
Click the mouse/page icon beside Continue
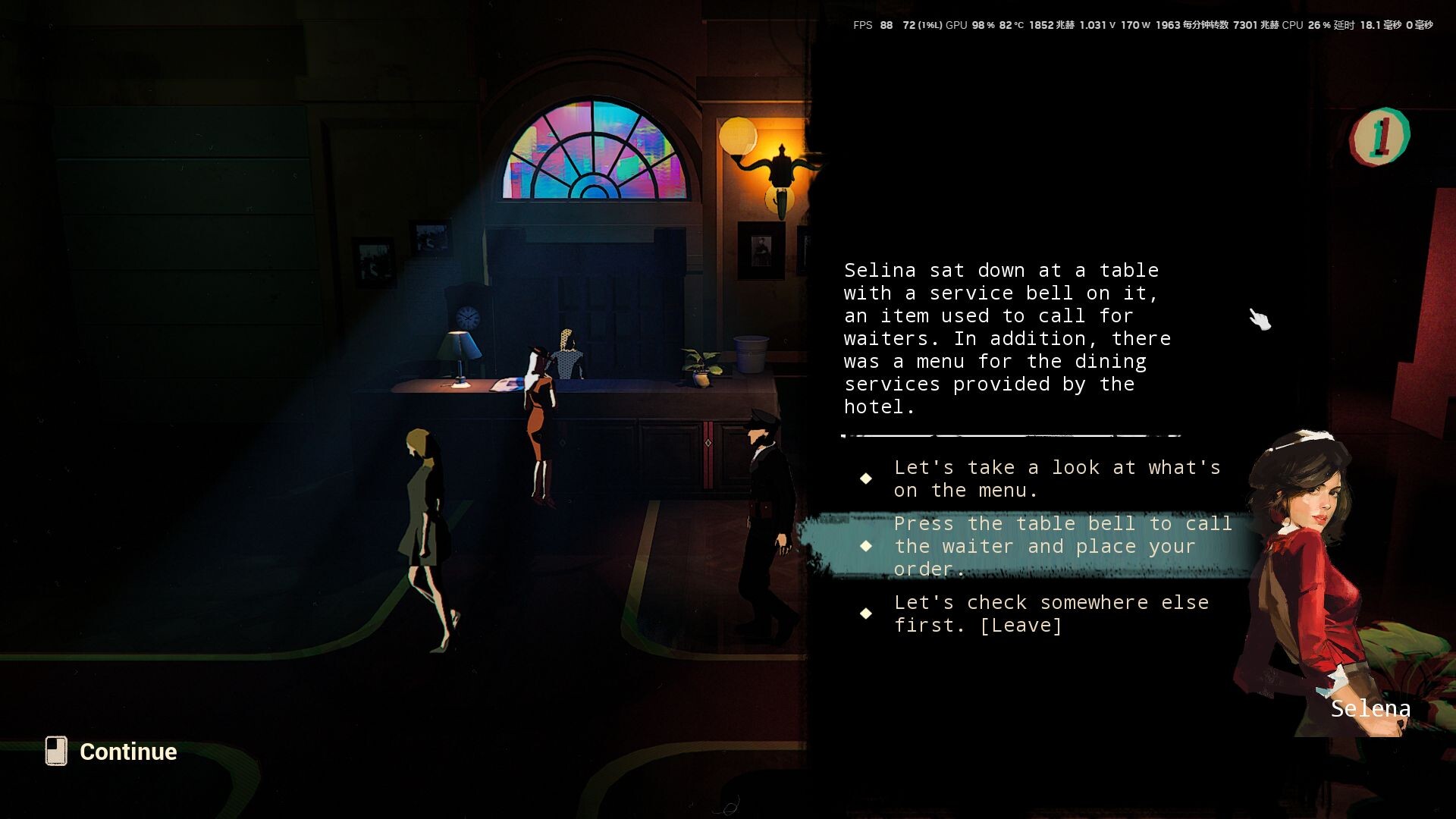coord(57,752)
